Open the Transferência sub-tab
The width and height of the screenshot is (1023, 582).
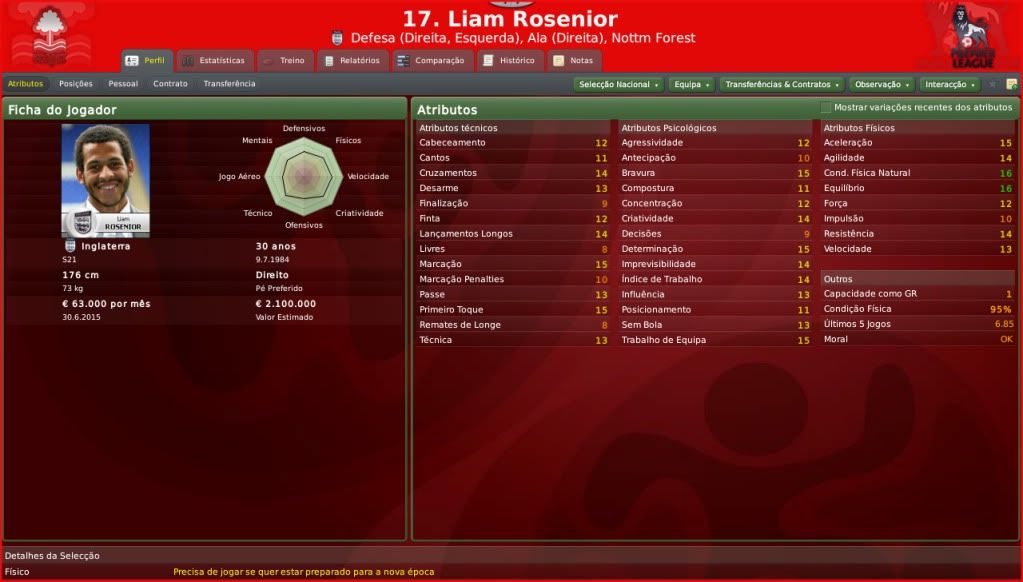[229, 84]
